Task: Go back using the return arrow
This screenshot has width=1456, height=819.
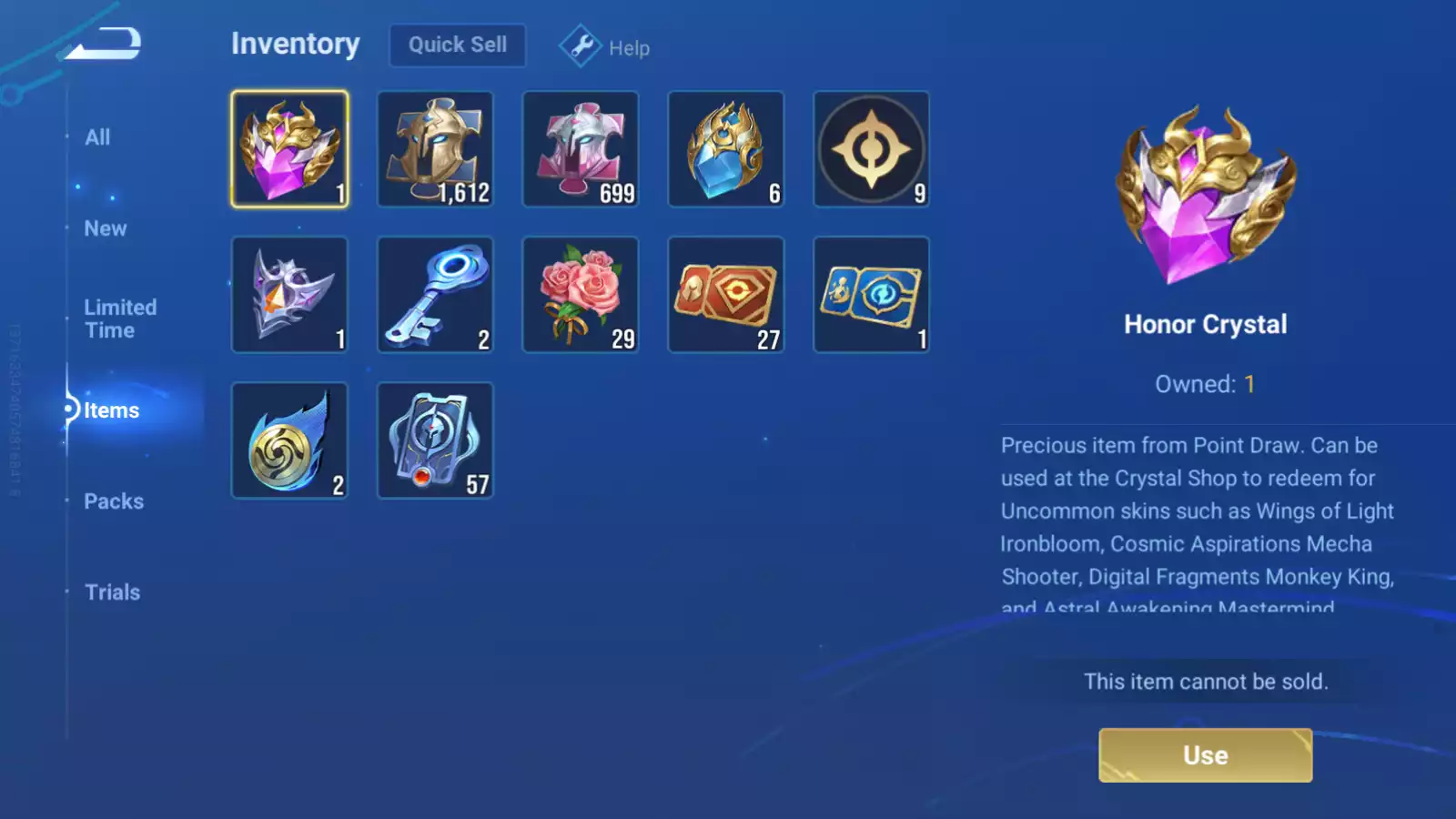Action: click(x=104, y=43)
